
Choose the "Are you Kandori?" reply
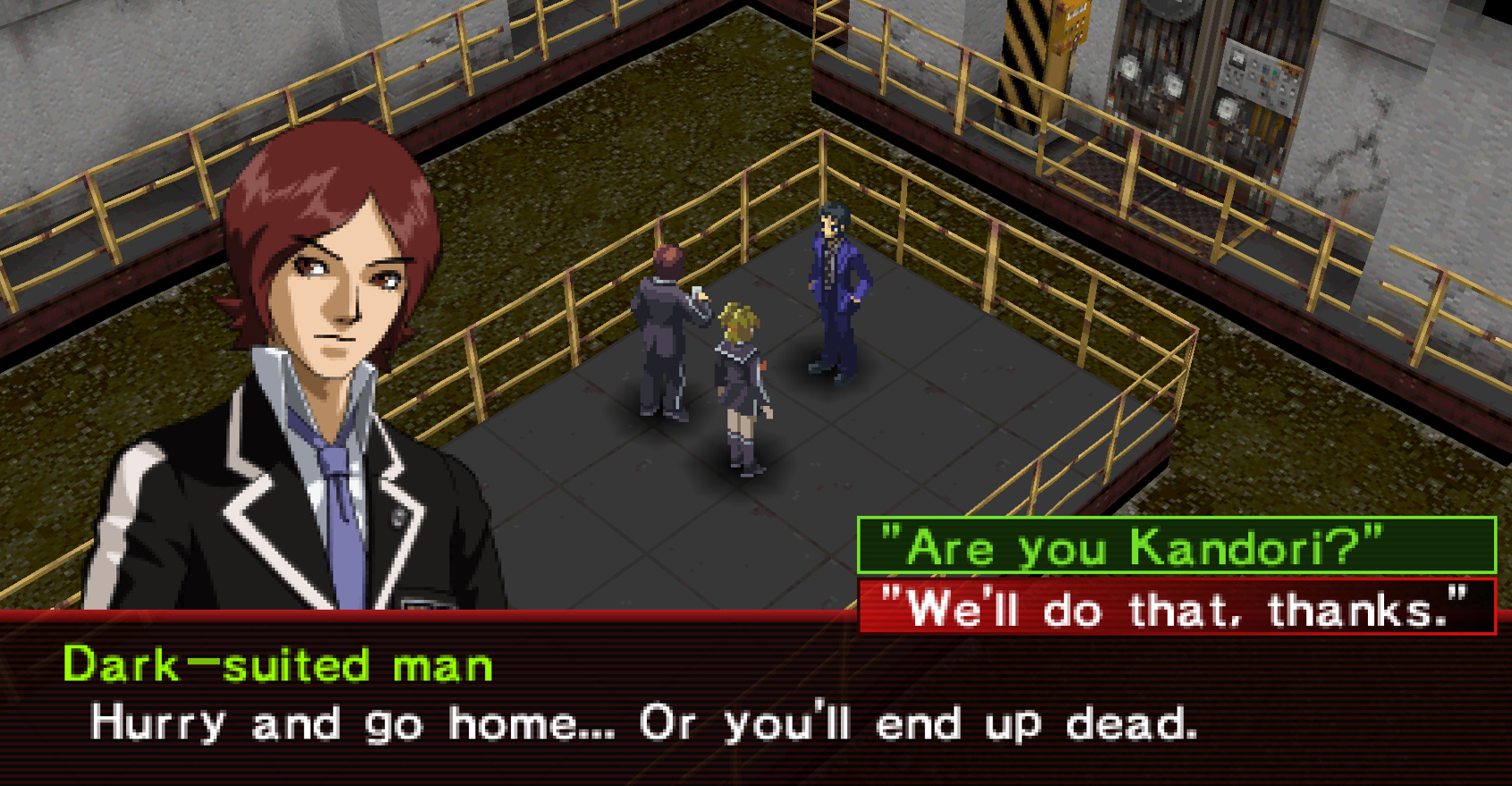click(x=1176, y=545)
